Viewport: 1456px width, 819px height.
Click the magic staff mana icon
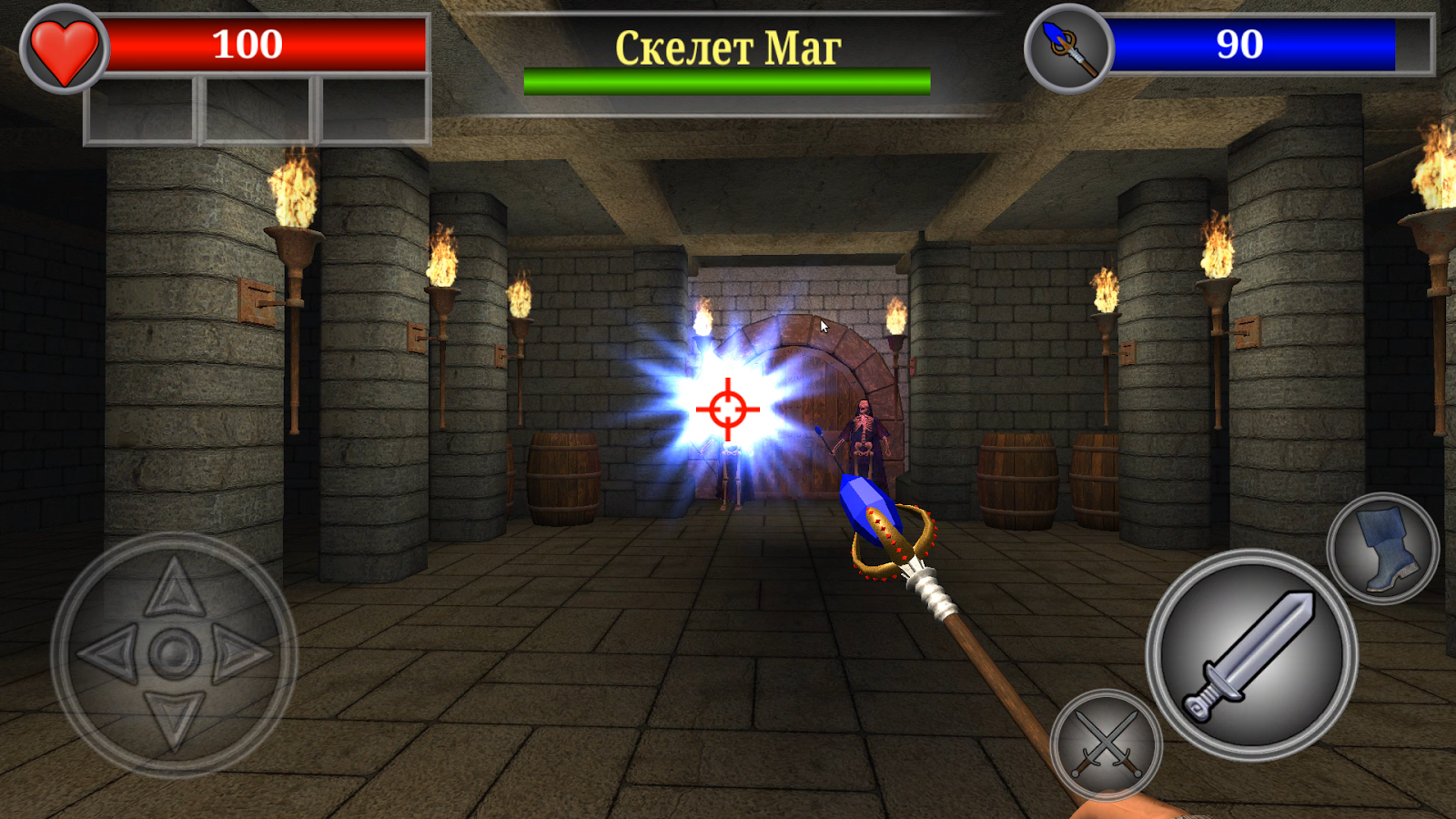[x=1068, y=48]
